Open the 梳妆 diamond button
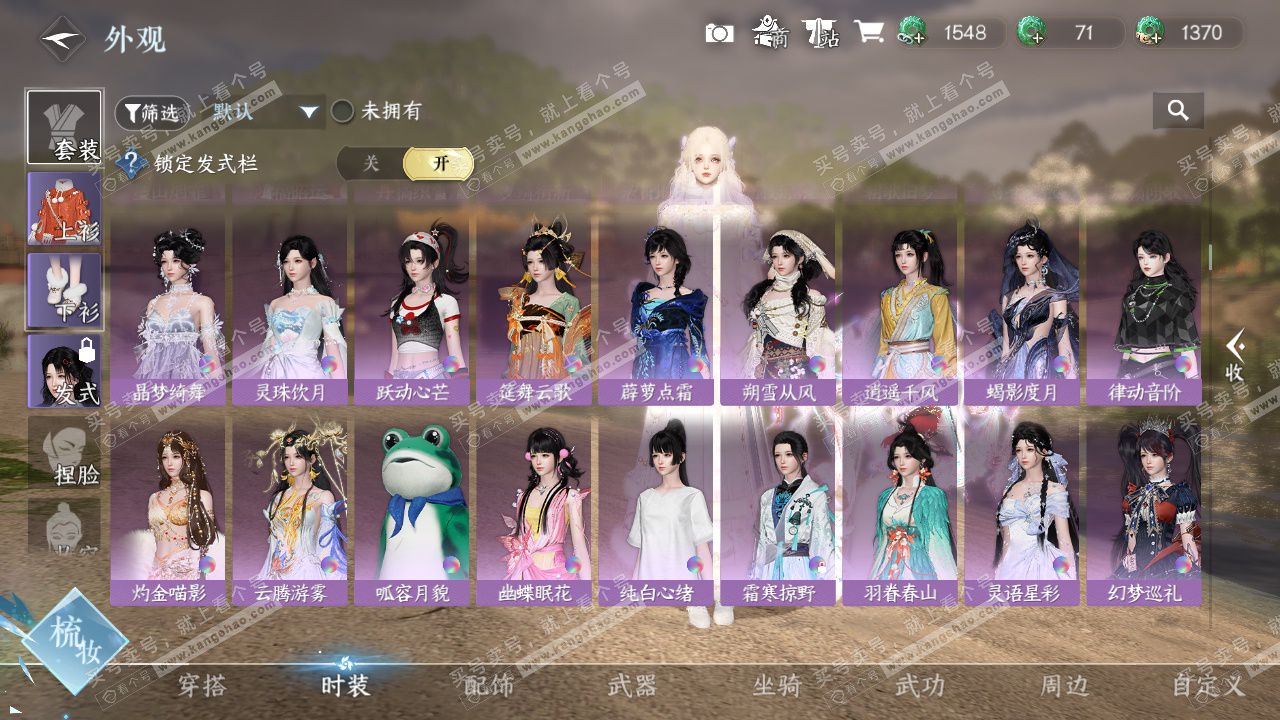 click(x=73, y=640)
